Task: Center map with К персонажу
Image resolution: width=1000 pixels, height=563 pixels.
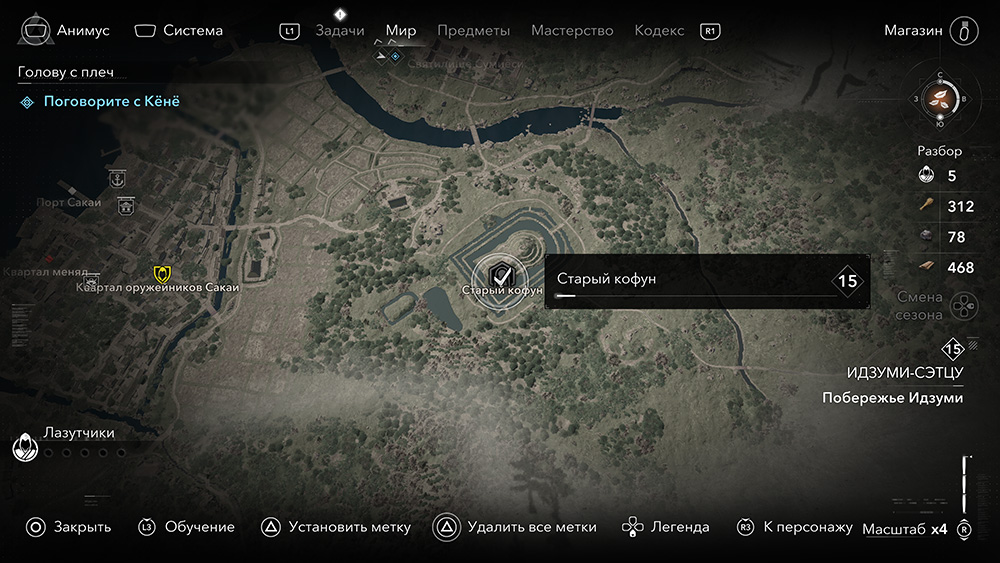Action: (795, 527)
